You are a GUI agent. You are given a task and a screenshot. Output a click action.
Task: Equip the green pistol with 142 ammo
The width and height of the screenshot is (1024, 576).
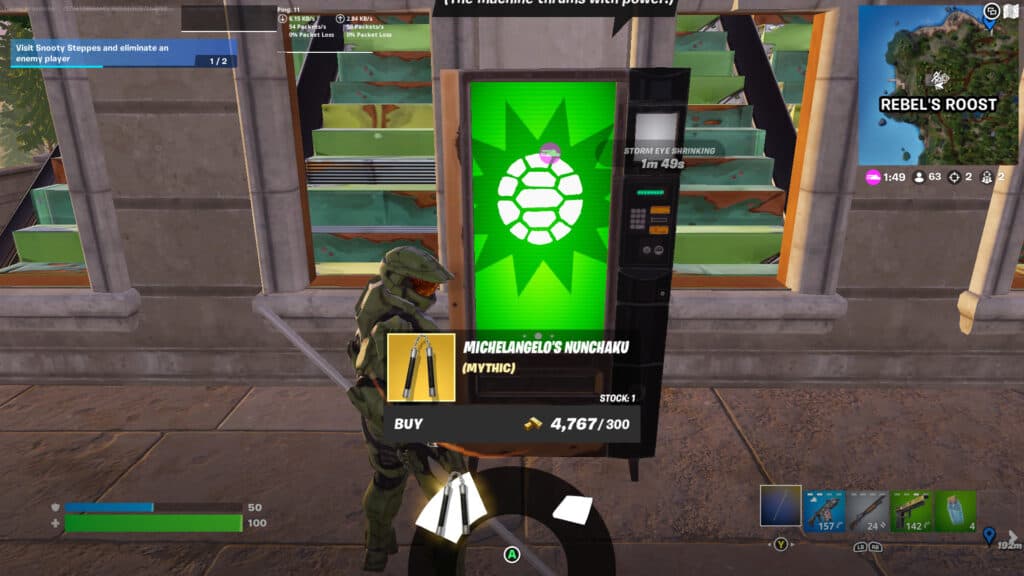click(x=912, y=509)
